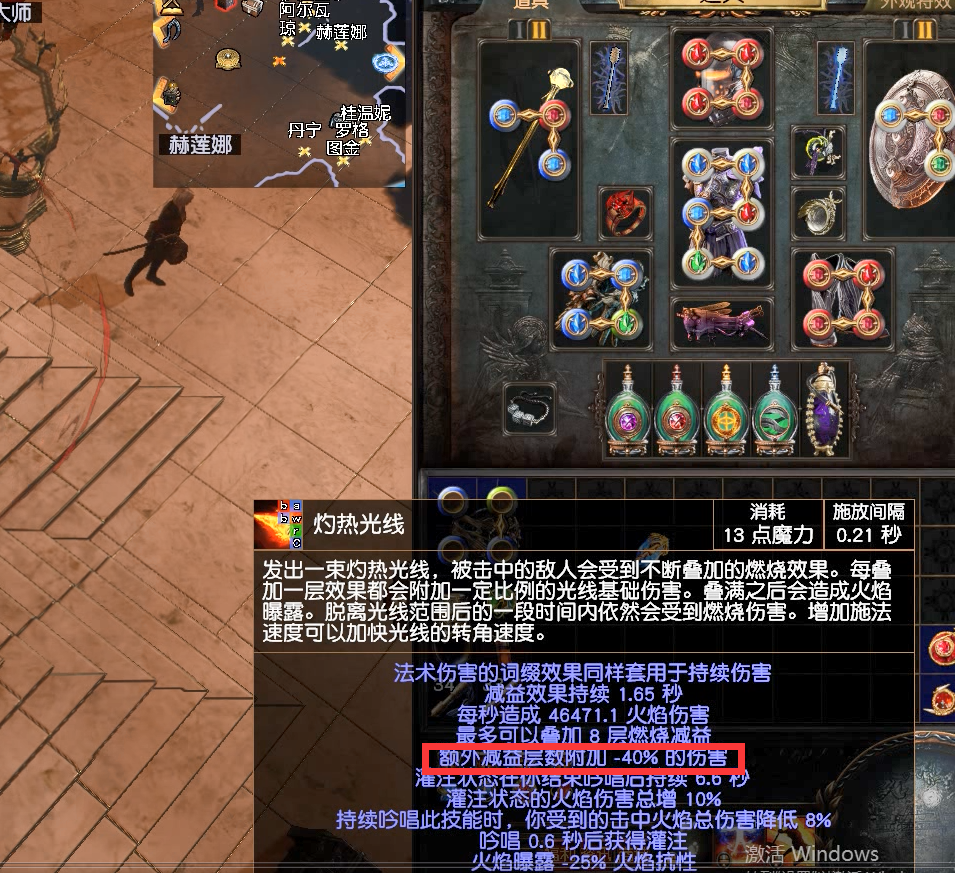Click the minimap overlay
Screen dimensions: 955x873
pyautogui.click(x=280, y=93)
